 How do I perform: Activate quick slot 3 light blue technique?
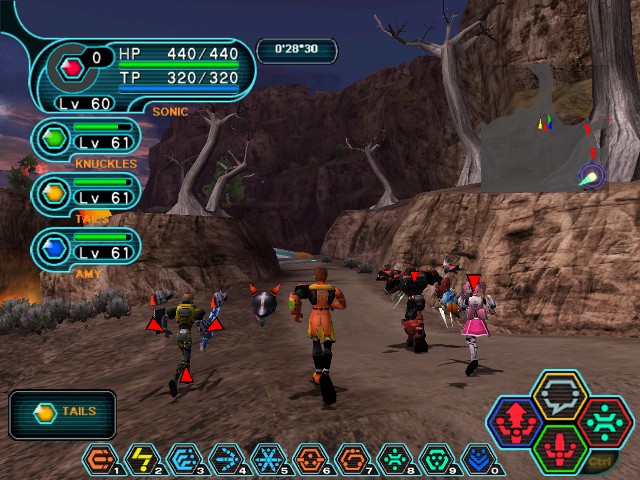pyautogui.click(x=182, y=459)
